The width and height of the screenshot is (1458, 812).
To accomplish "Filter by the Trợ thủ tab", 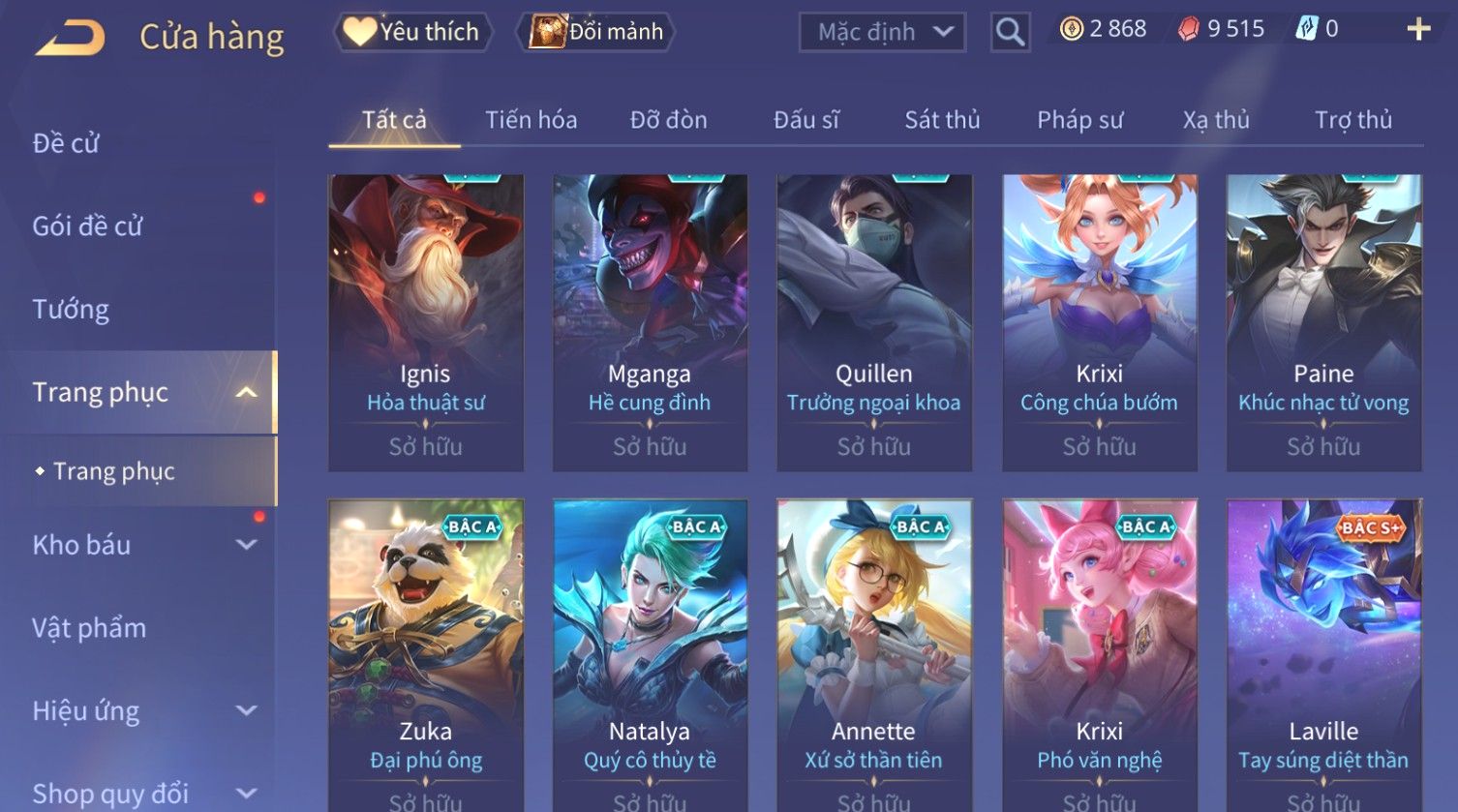I will coord(1352,120).
